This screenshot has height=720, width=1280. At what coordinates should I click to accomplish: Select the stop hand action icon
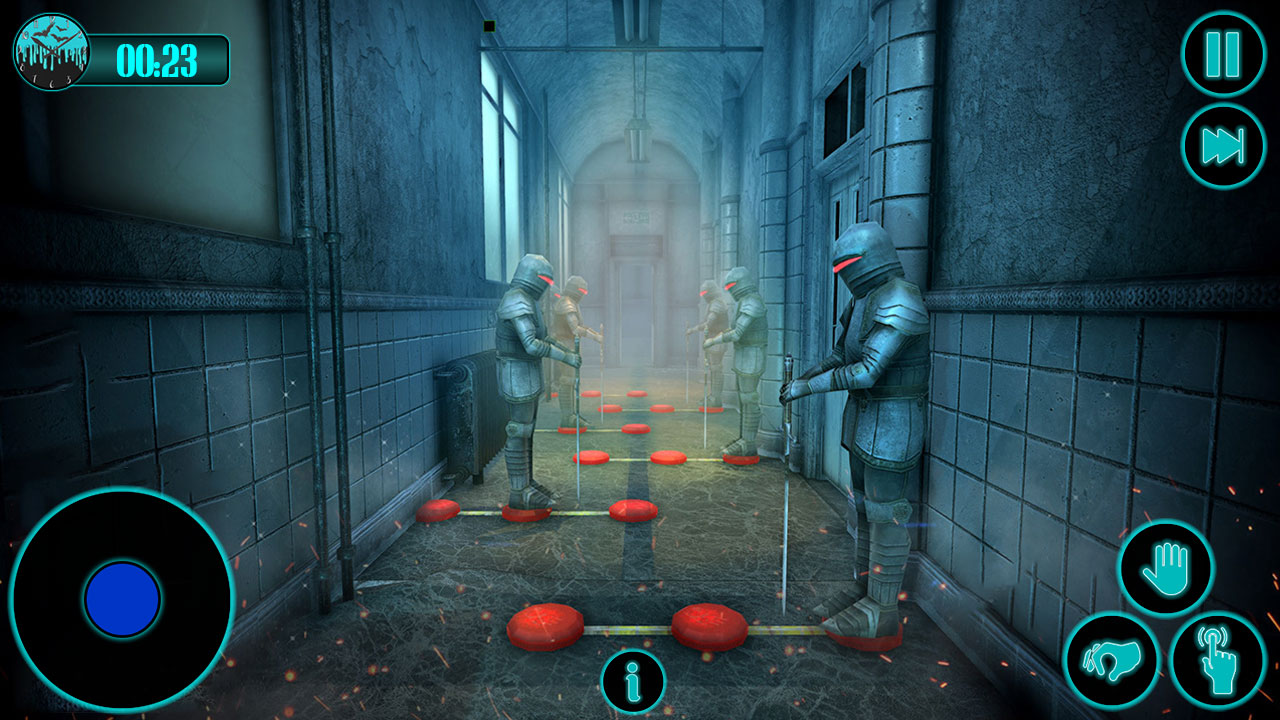coord(1167,568)
